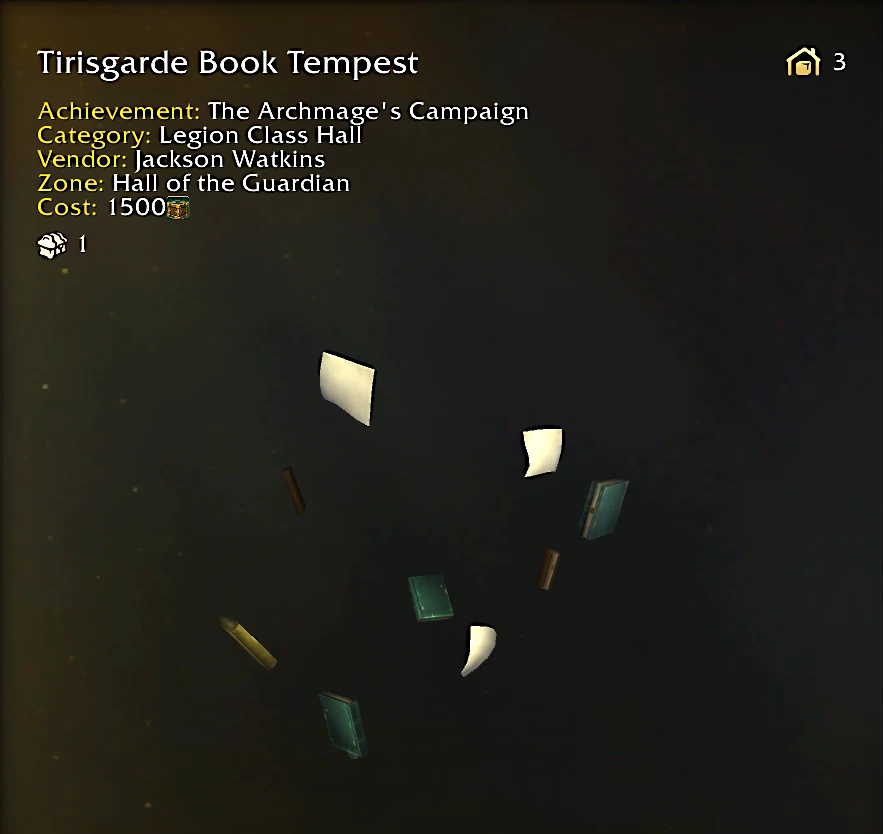Click the house icon beside the 3
The width and height of the screenshot is (883, 834).
tap(803, 63)
